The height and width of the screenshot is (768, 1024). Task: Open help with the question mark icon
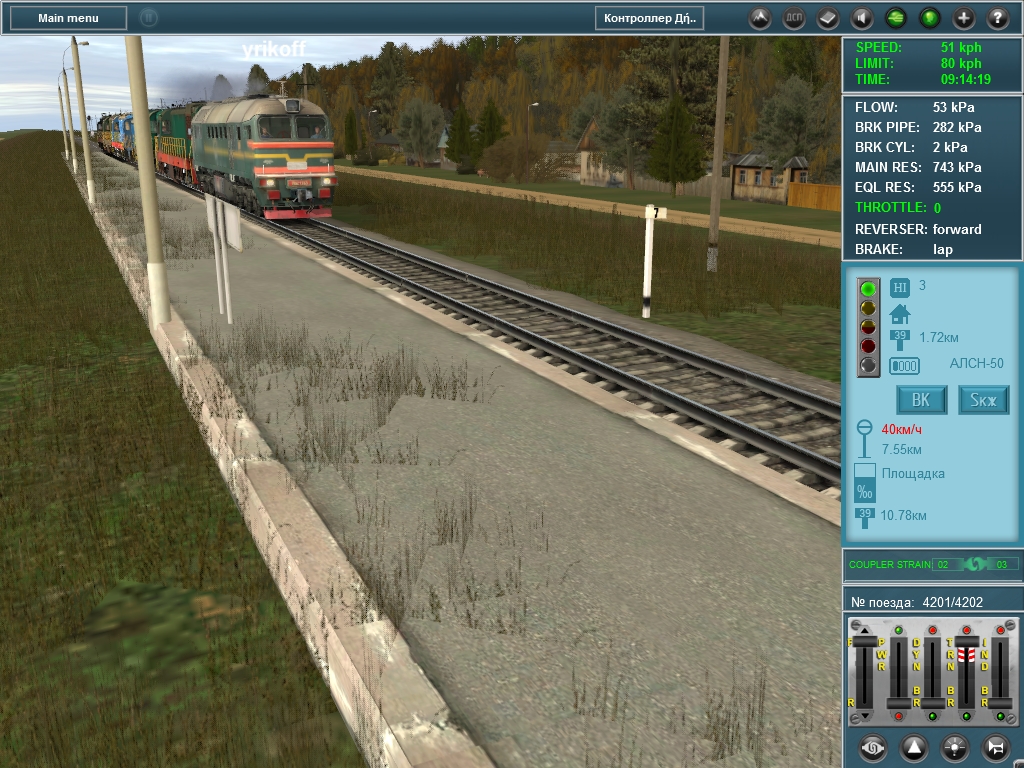998,18
